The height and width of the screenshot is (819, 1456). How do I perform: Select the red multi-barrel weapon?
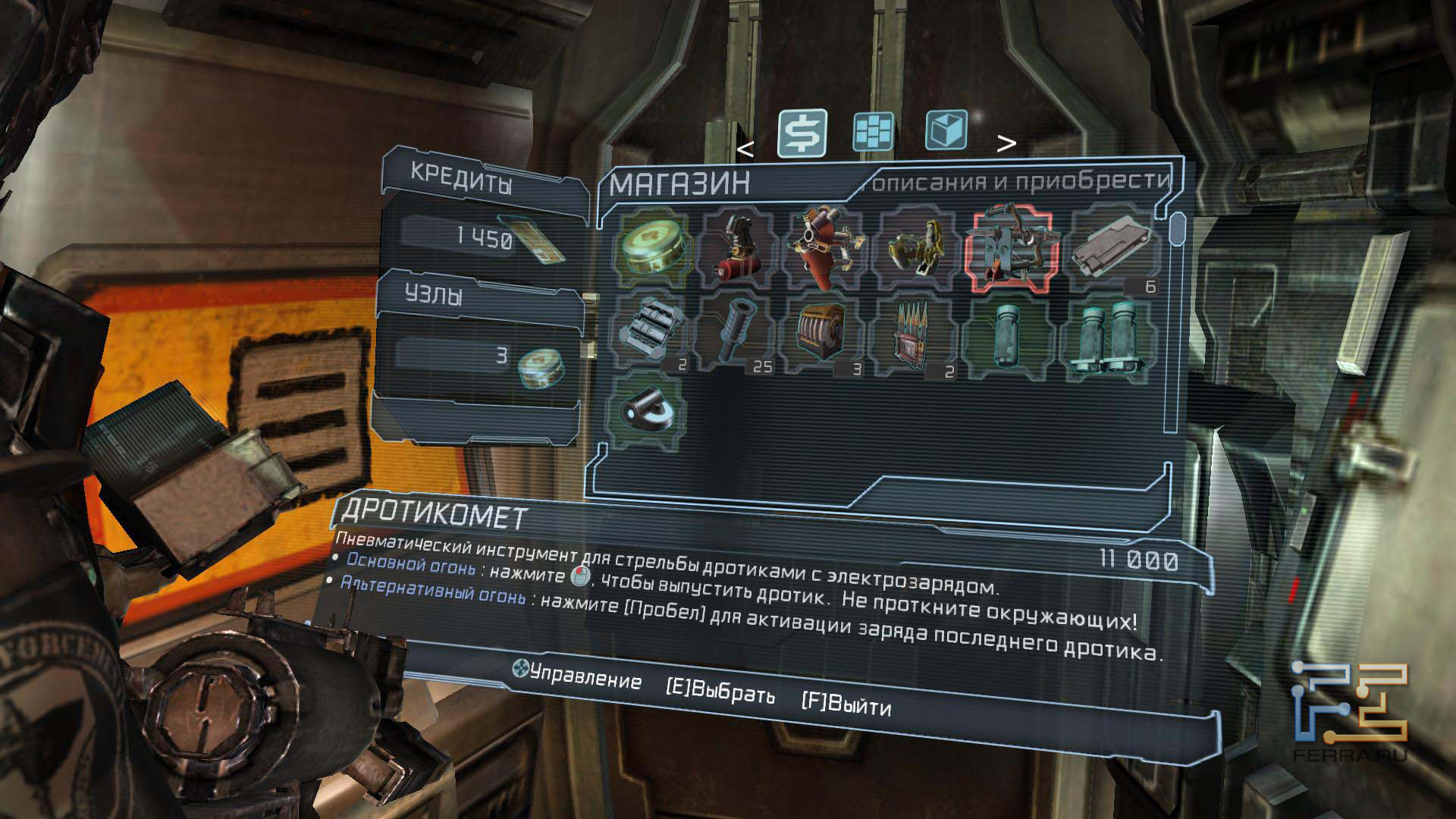click(x=824, y=247)
